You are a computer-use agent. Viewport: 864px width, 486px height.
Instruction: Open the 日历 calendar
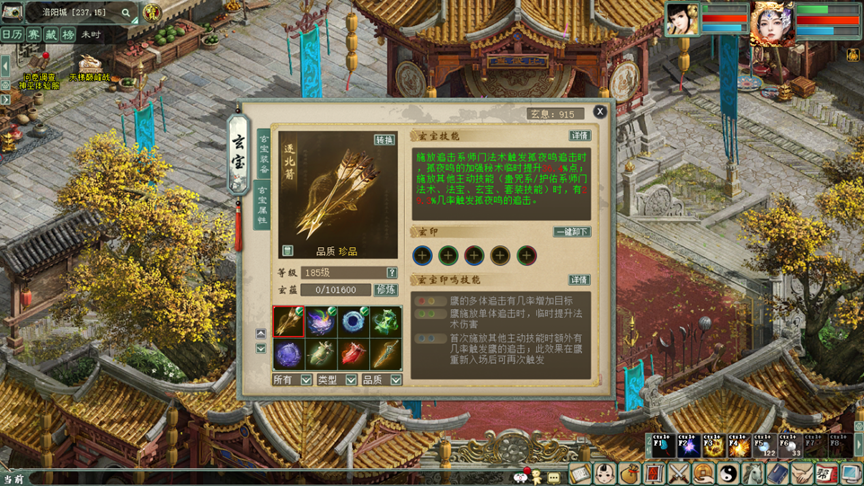tap(12, 34)
